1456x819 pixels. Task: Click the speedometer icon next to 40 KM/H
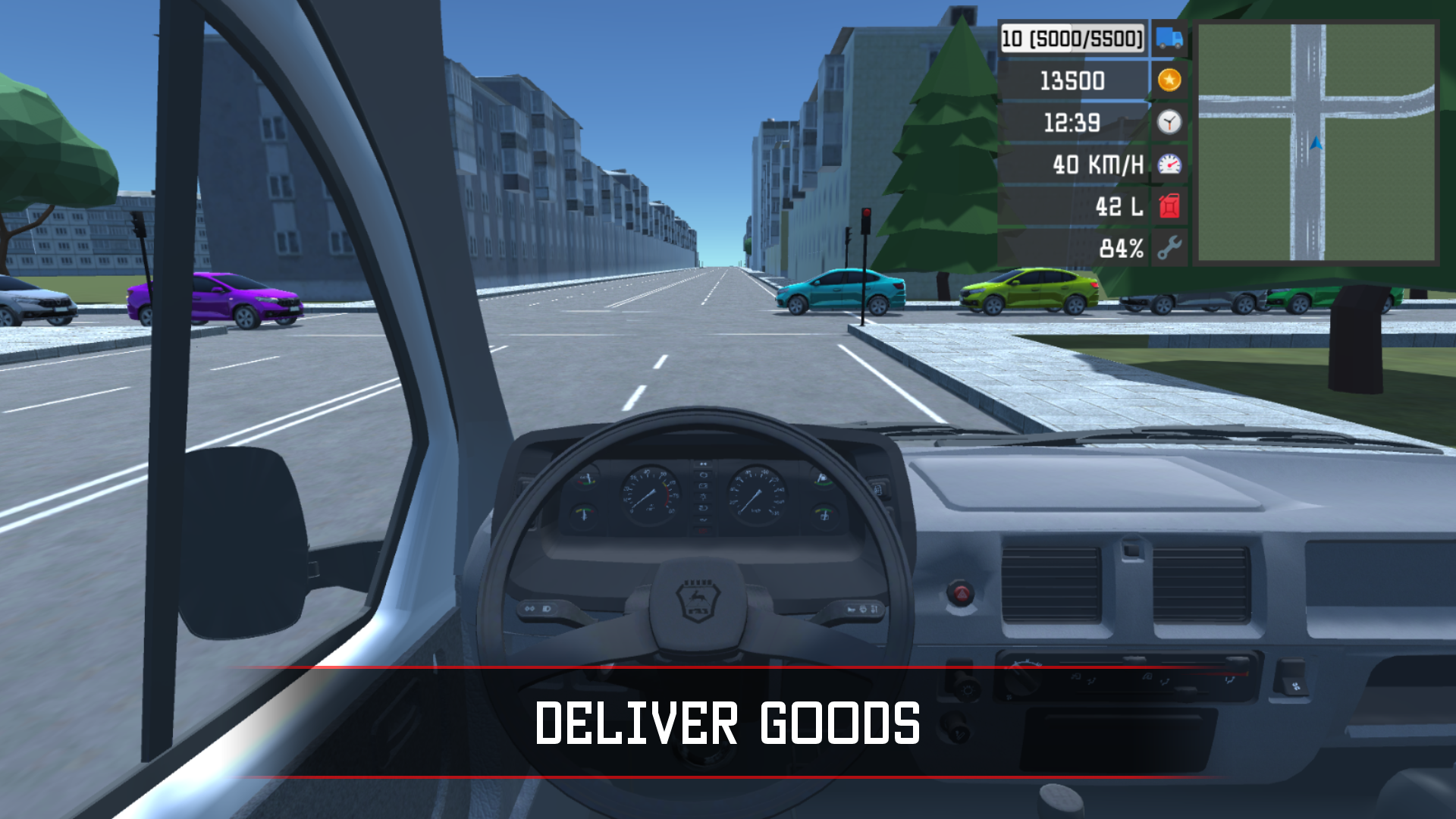click(1169, 163)
